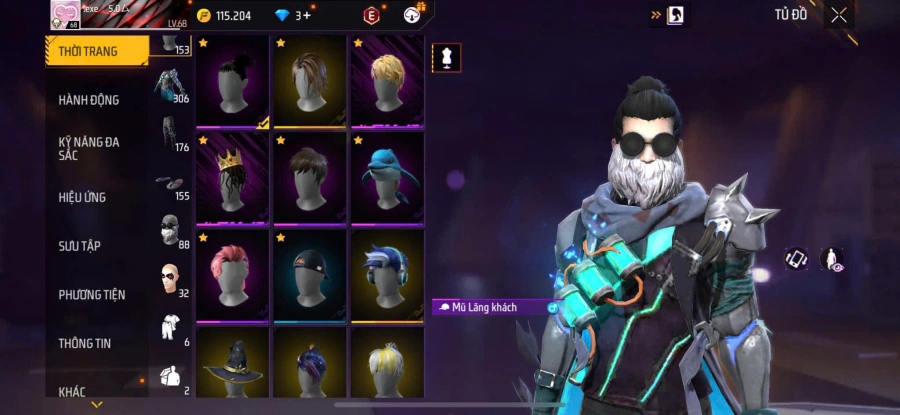Choose the black witch hat item

pos(232,365)
